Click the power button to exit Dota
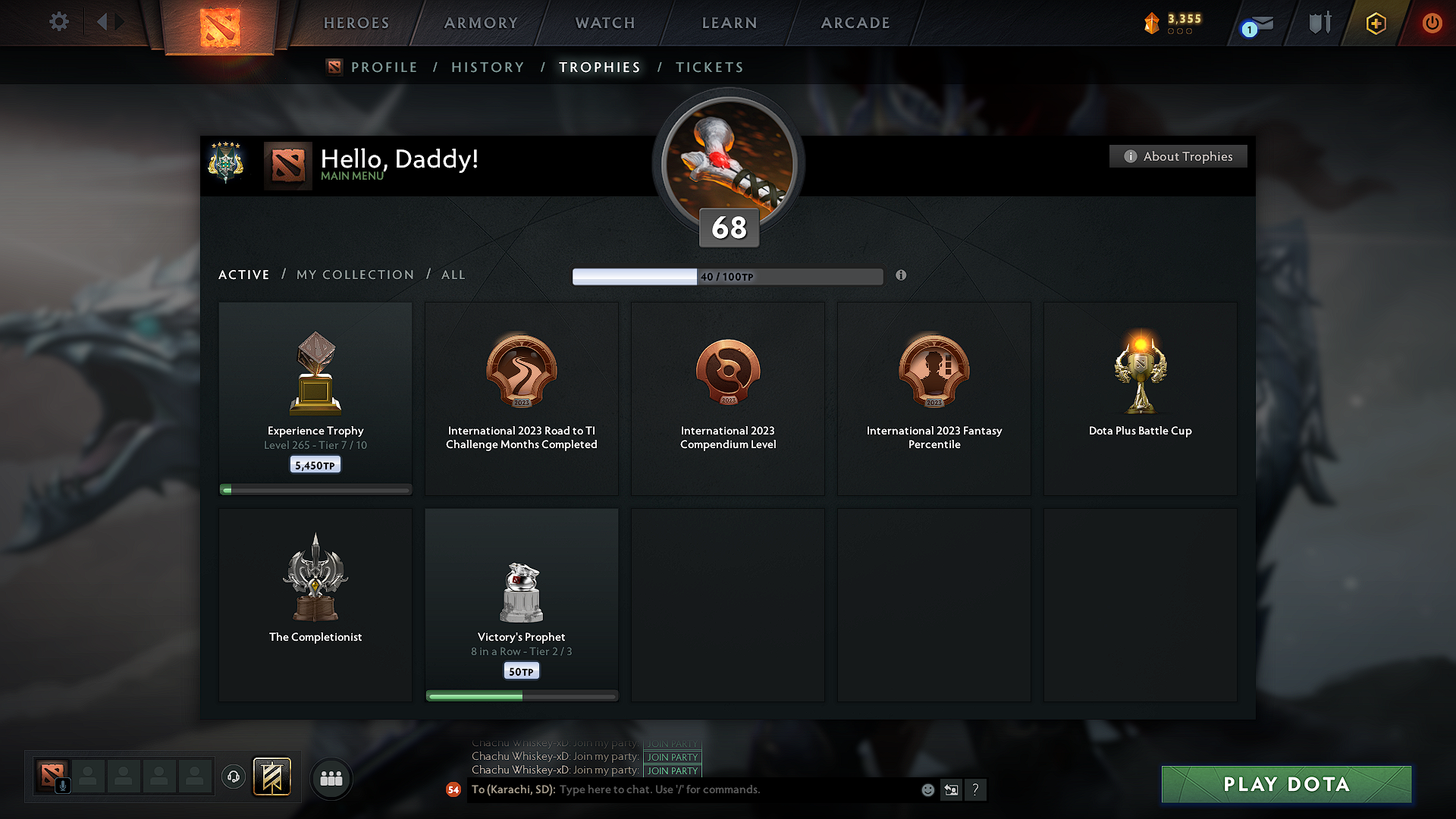The image size is (1456, 819). (x=1432, y=23)
